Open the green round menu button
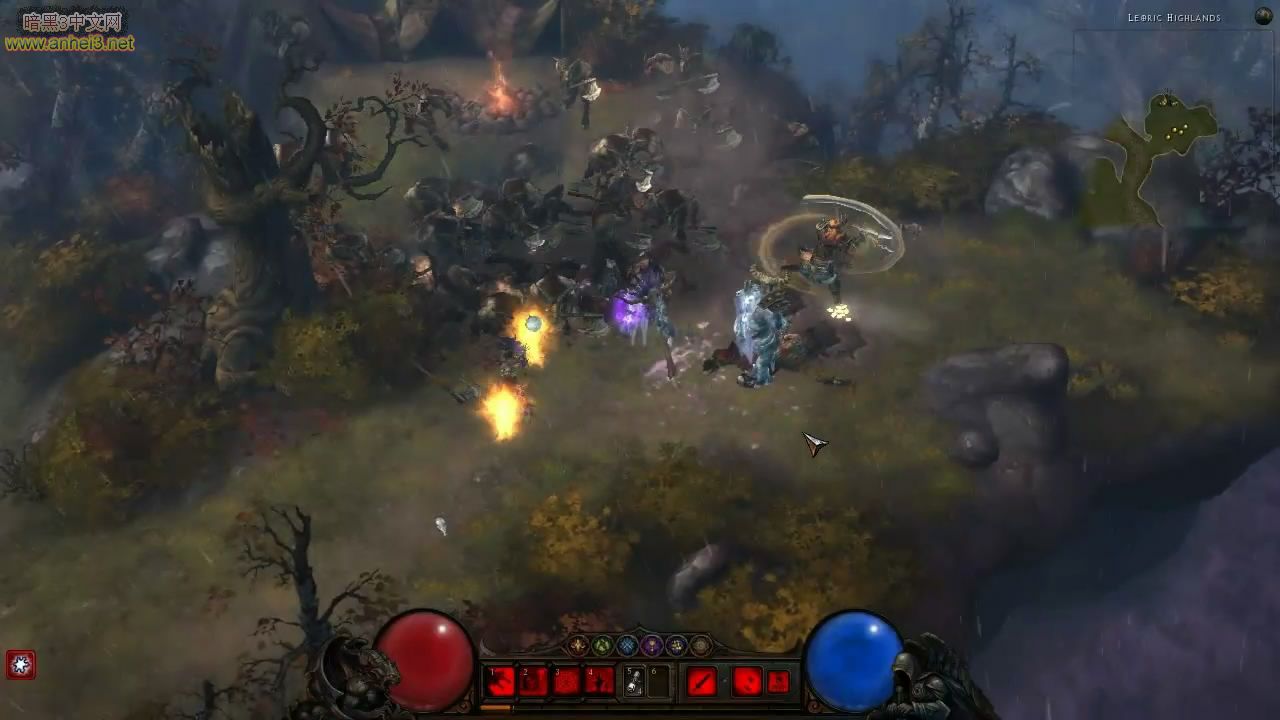Image resolution: width=1280 pixels, height=720 pixels. pos(603,646)
